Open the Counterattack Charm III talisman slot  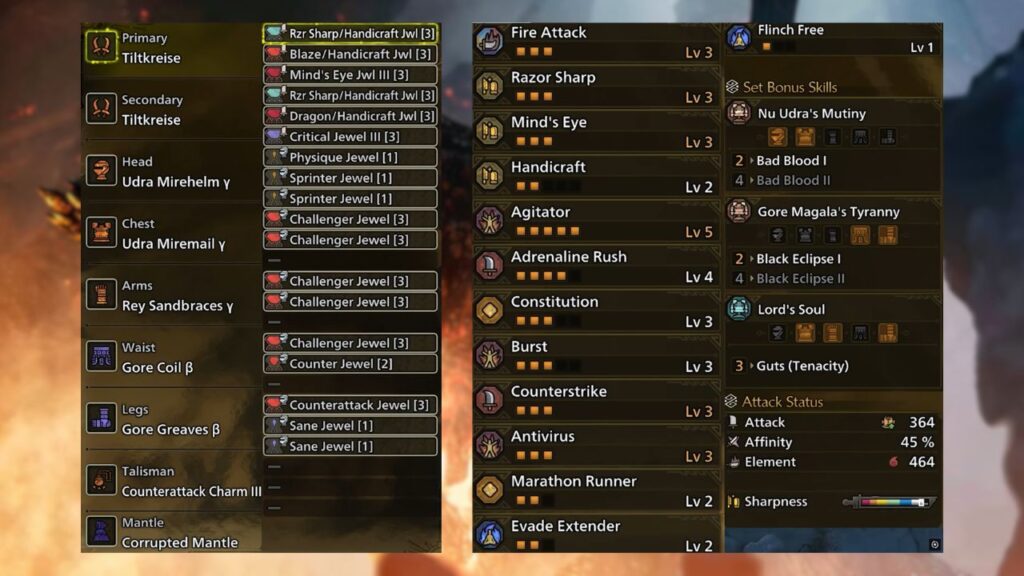pyautogui.click(x=170, y=482)
